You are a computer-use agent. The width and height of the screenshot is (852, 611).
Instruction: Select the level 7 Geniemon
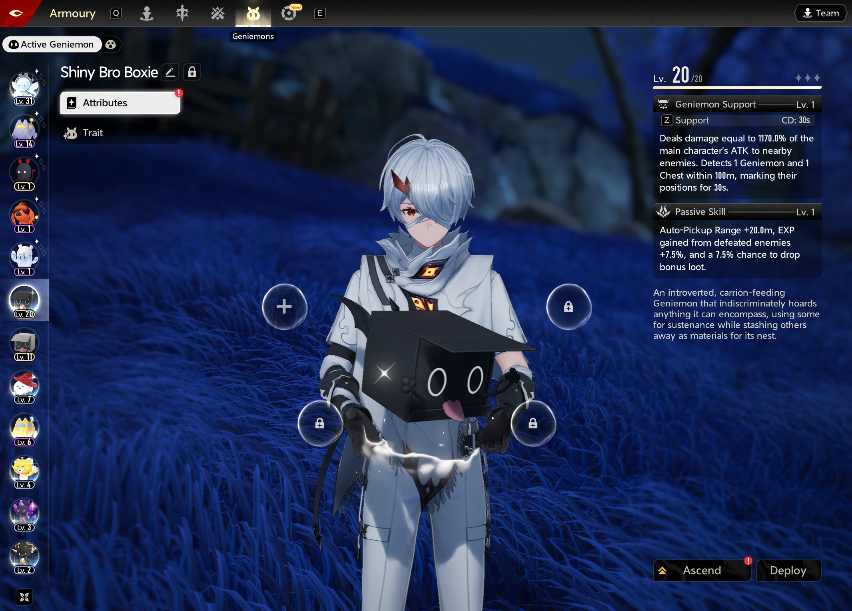[24, 386]
